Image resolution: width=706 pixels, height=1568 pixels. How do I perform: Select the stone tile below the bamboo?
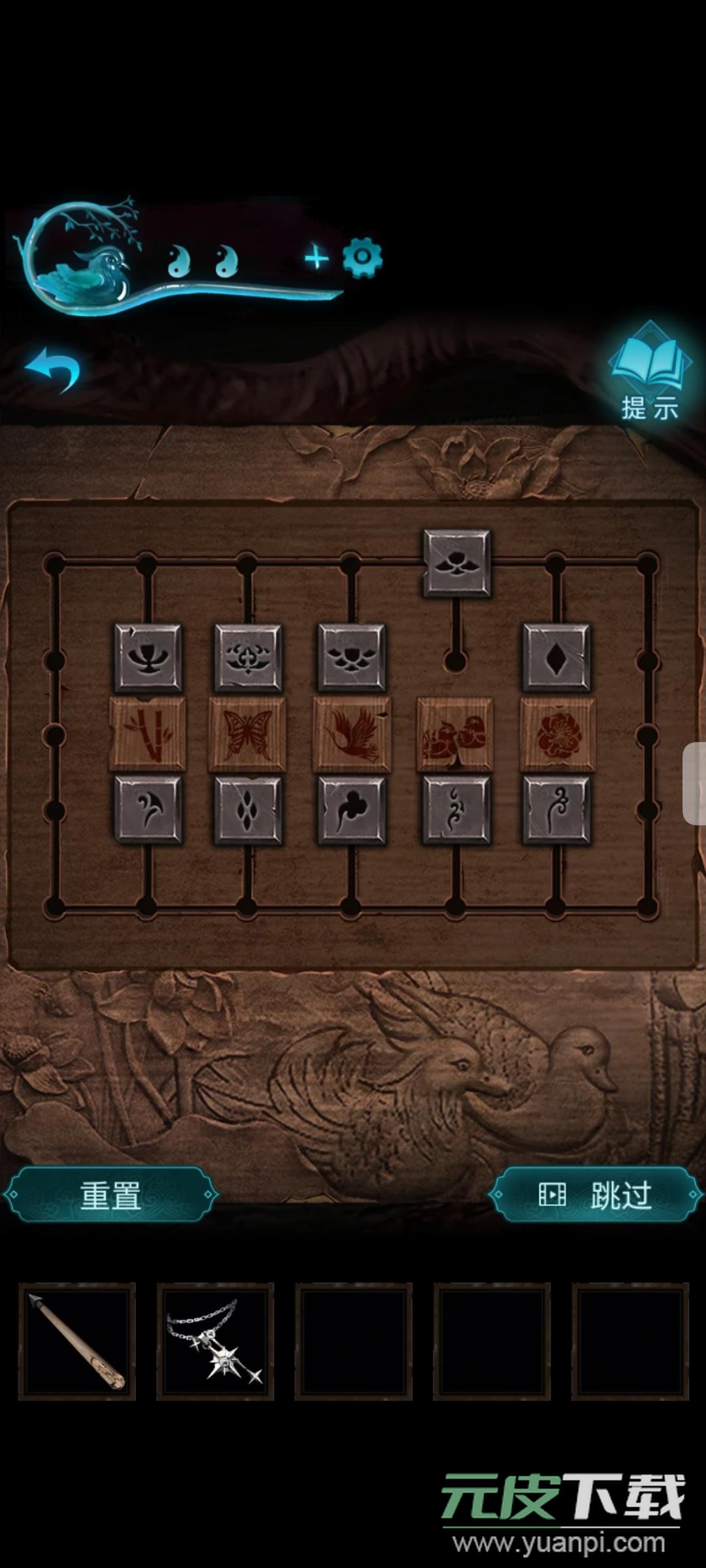click(x=148, y=810)
